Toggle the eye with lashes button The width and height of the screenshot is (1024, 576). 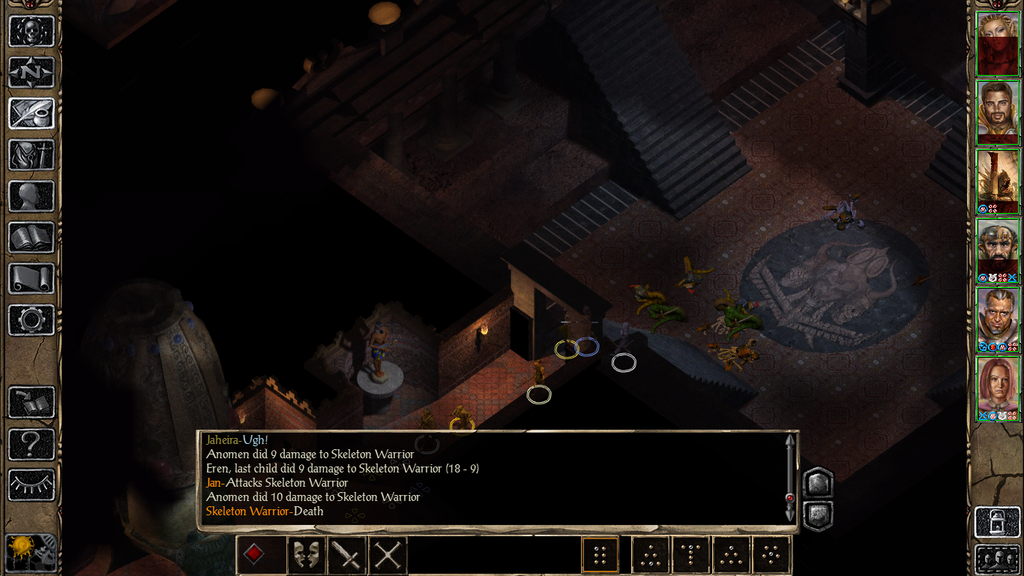[31, 484]
